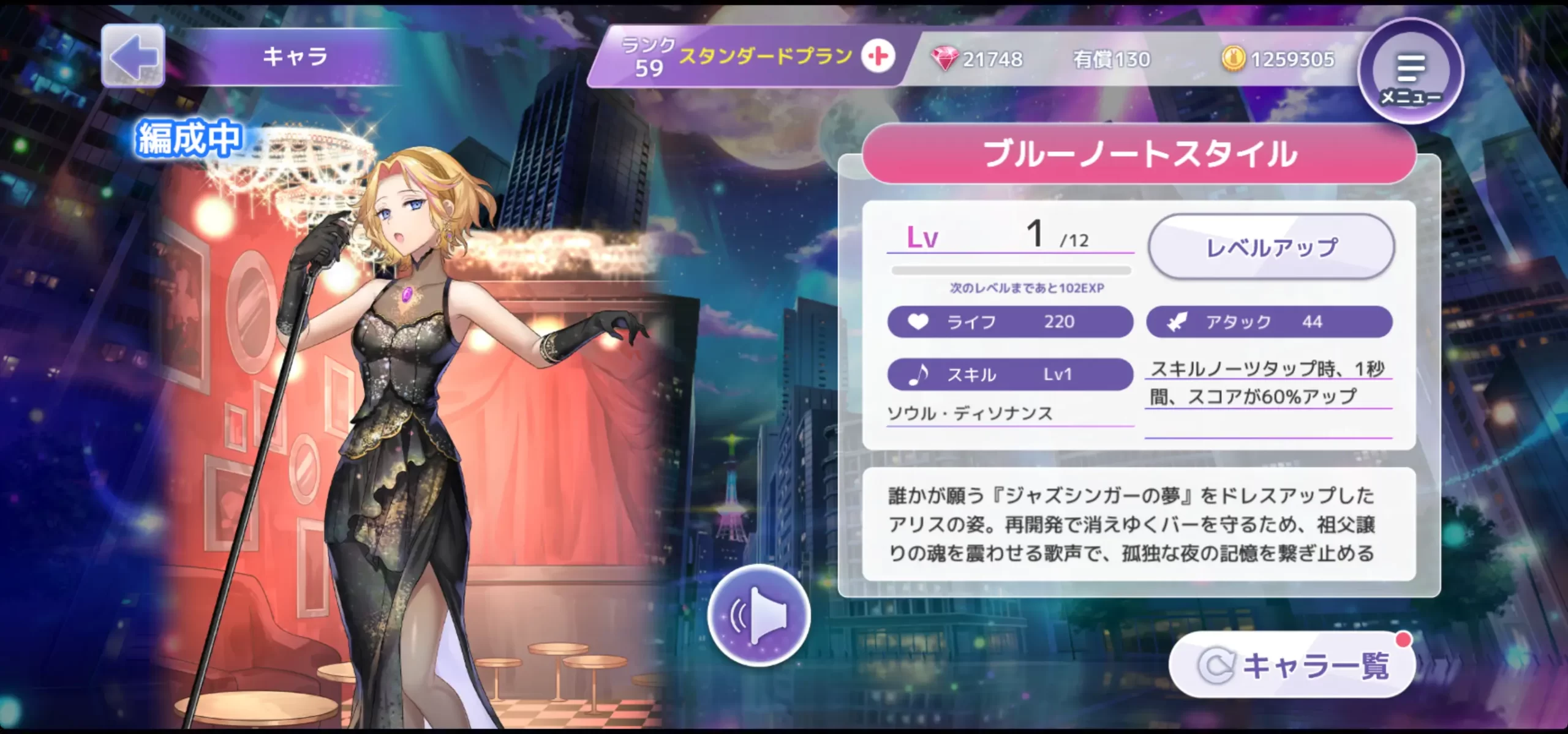
Task: Click the red plus next to スタンダードプラン
Action: (x=878, y=56)
